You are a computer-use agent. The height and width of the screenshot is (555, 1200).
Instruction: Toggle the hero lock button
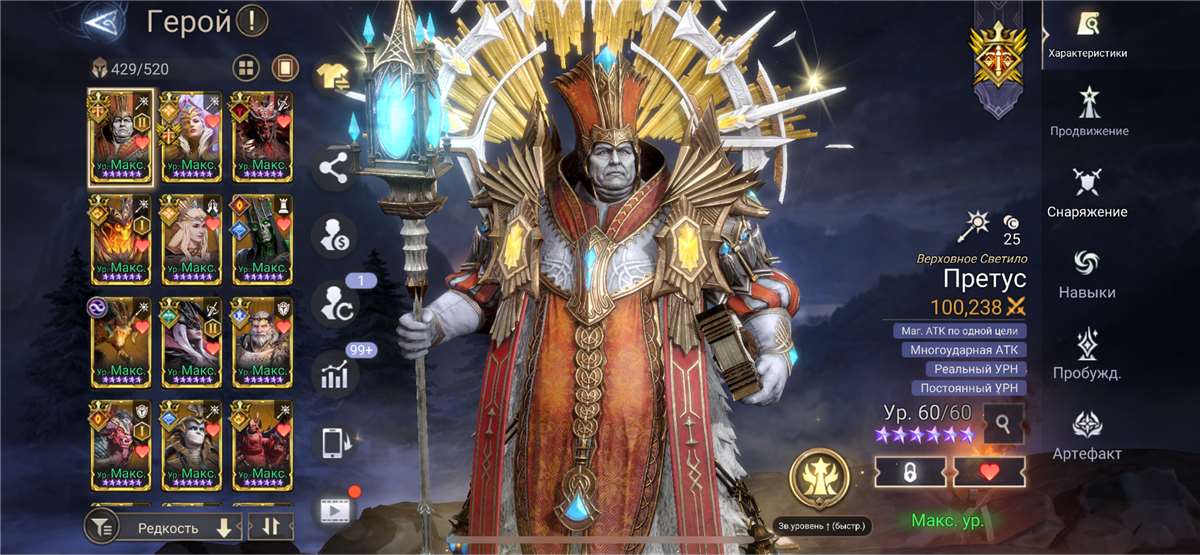tap(910, 472)
